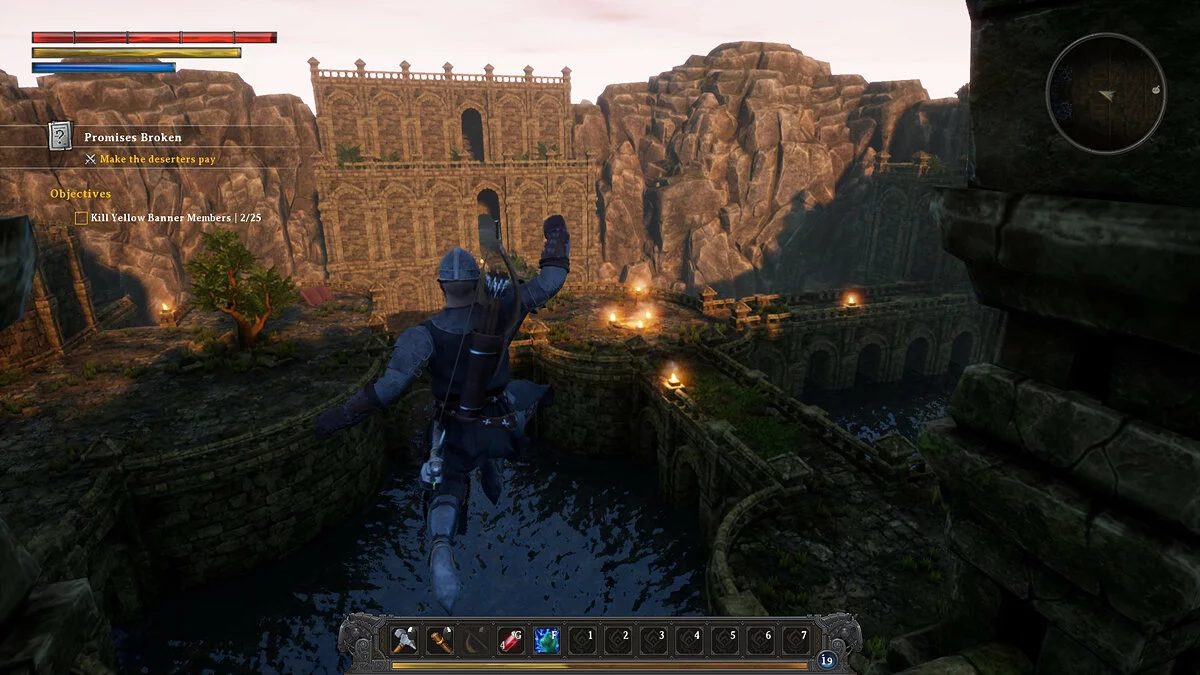Tick the Kill Yellow Banner Members checkbox
Image resolution: width=1200 pixels, height=675 pixels.
pos(81,216)
